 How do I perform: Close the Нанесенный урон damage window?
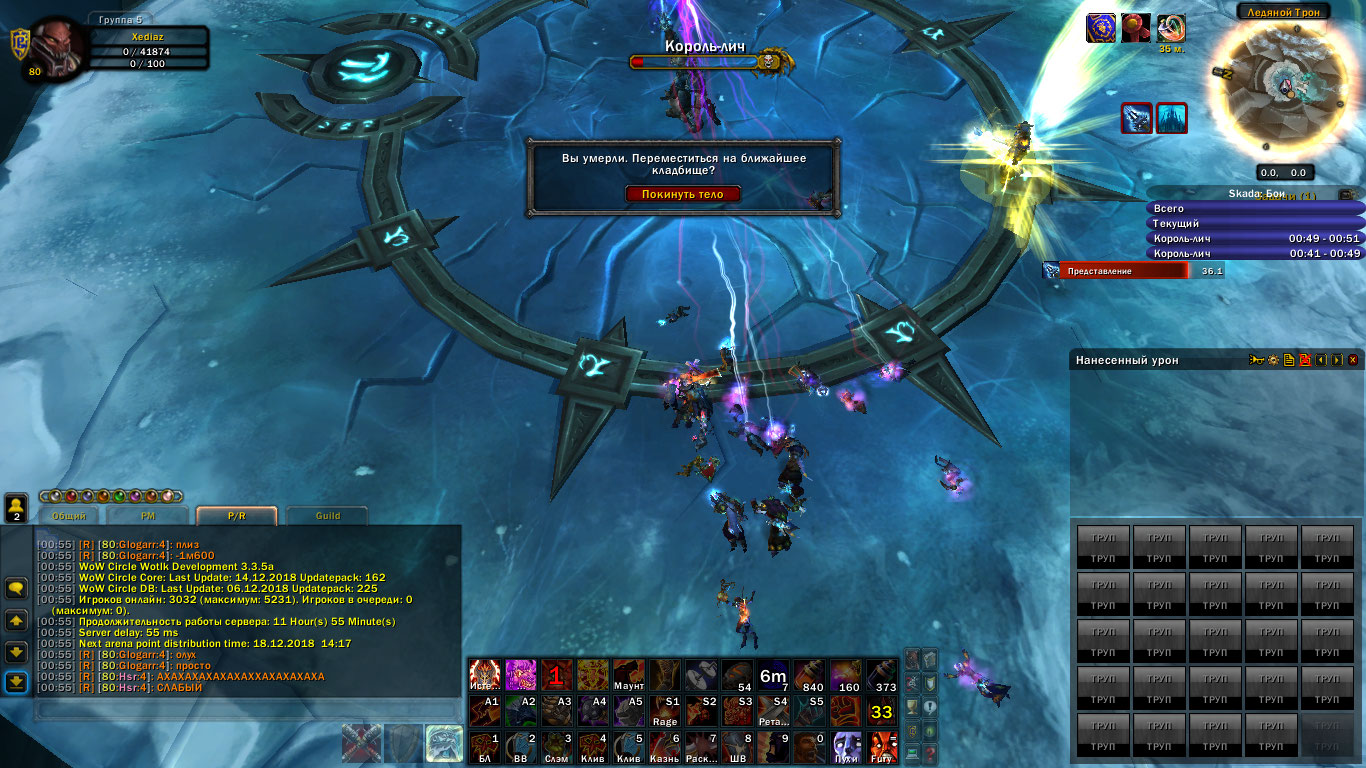tap(1353, 360)
